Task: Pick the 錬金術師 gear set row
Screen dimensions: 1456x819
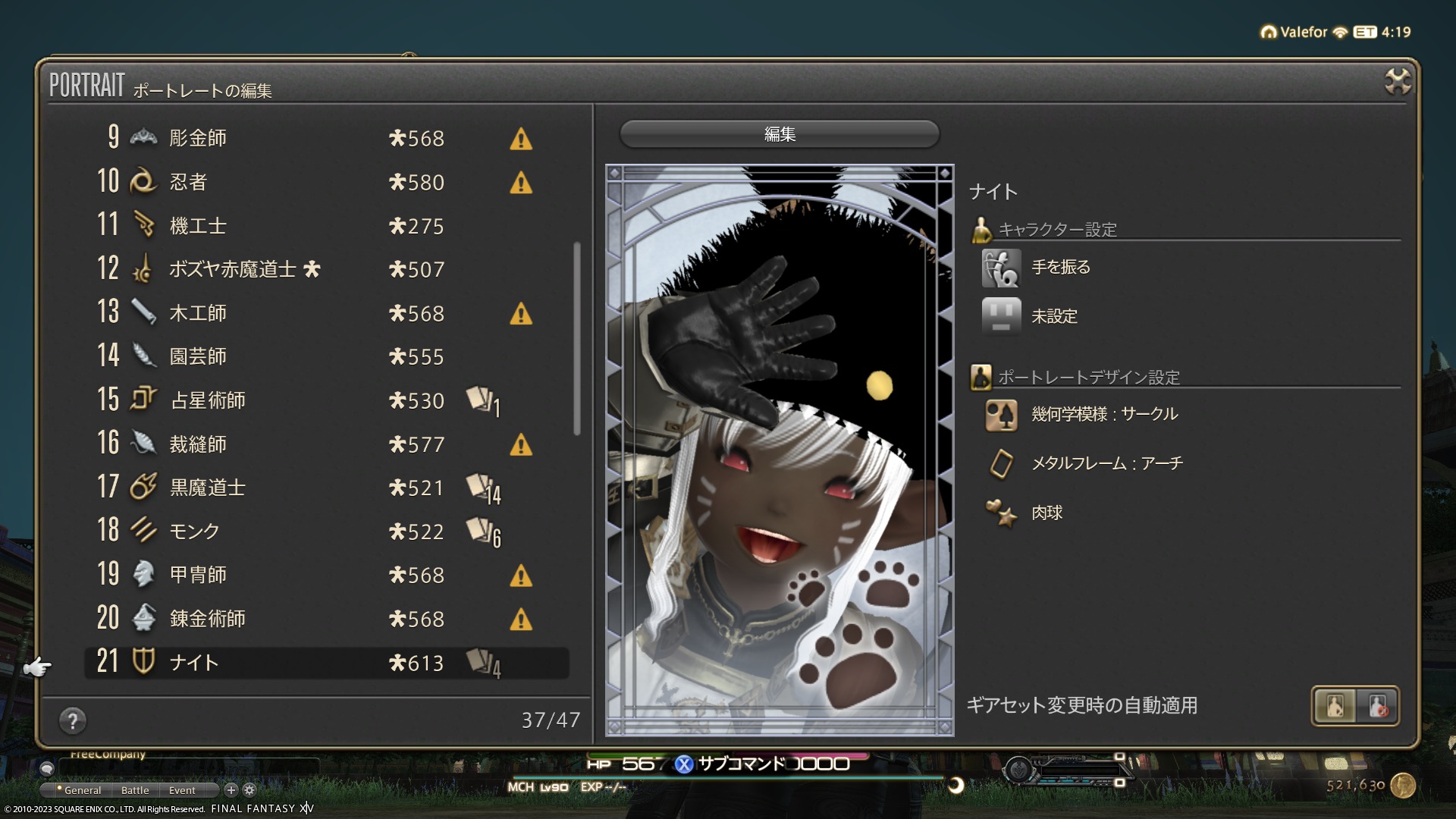Action: coord(326,619)
